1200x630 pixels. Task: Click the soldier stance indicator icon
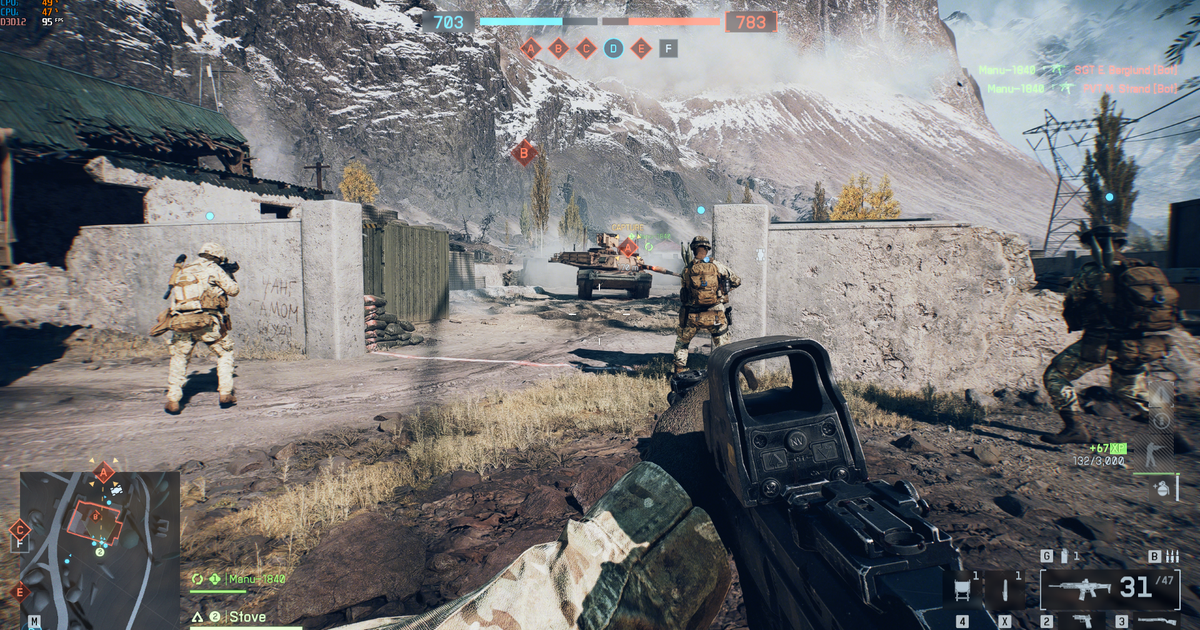(x=1157, y=455)
